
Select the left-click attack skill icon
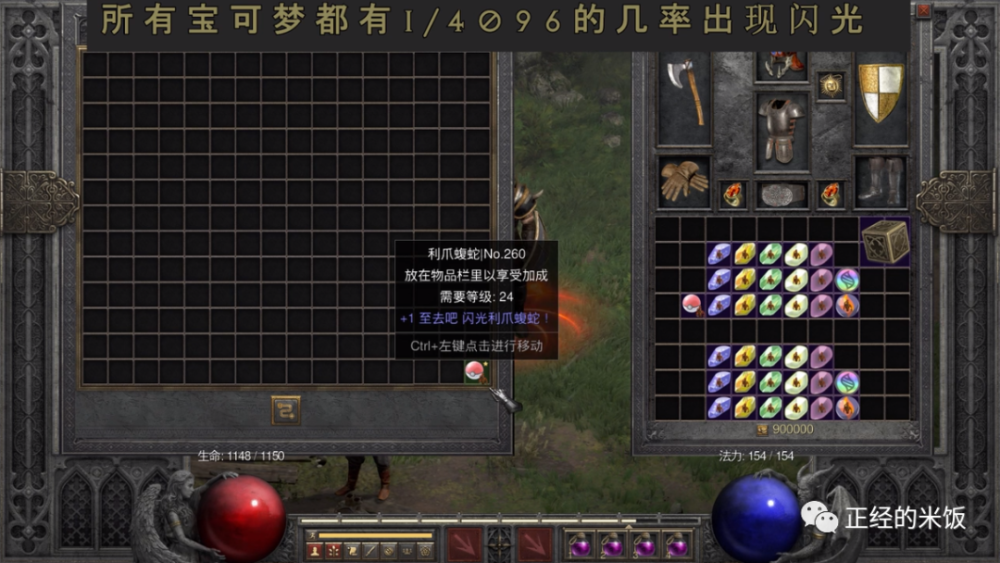(x=462, y=545)
